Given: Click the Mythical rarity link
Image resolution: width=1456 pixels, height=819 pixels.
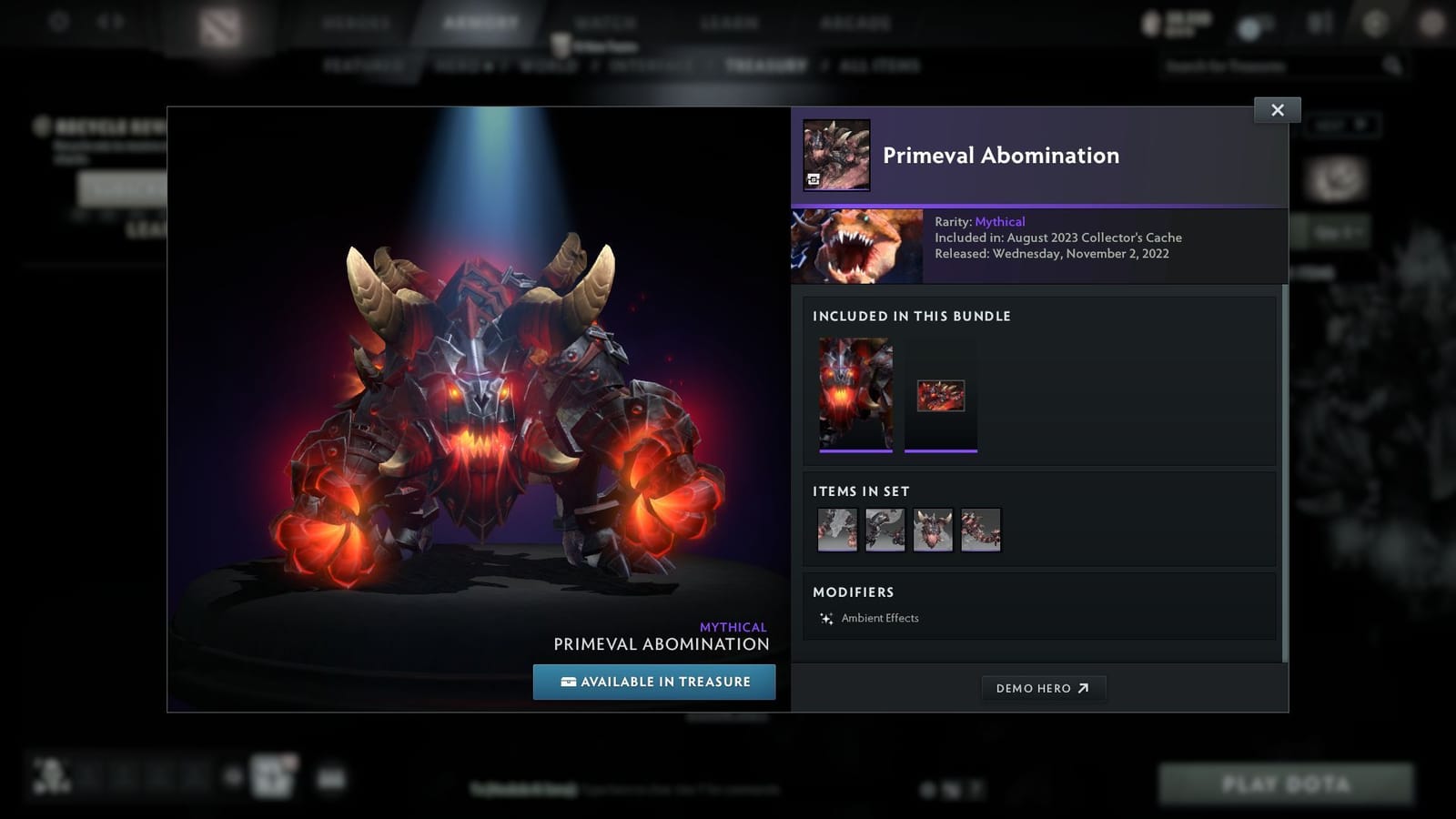Looking at the screenshot, I should click(x=1000, y=221).
